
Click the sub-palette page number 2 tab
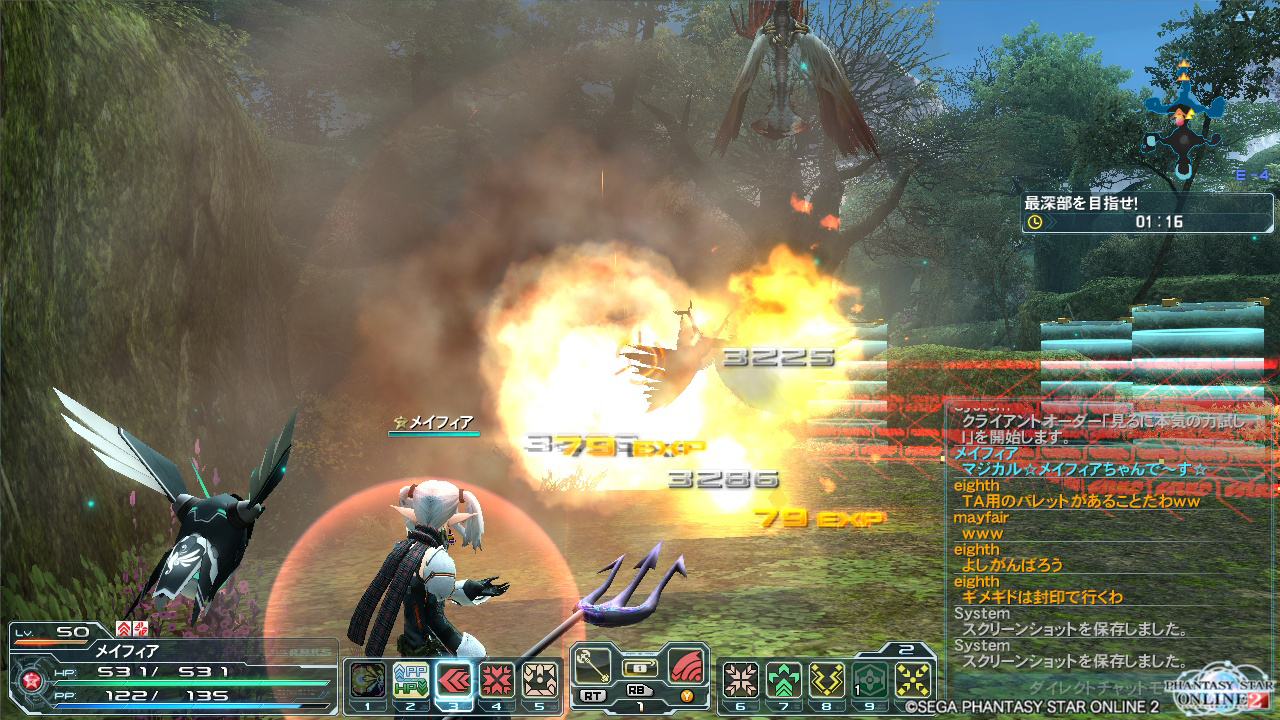tap(905, 649)
